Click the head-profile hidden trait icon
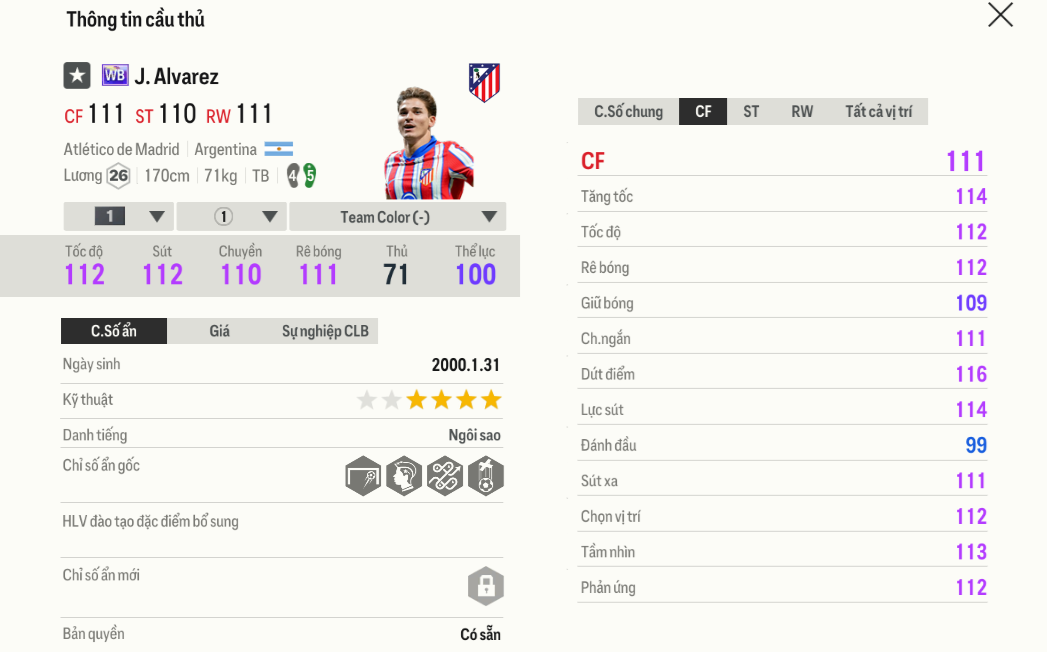Image resolution: width=1047 pixels, height=652 pixels. point(404,476)
